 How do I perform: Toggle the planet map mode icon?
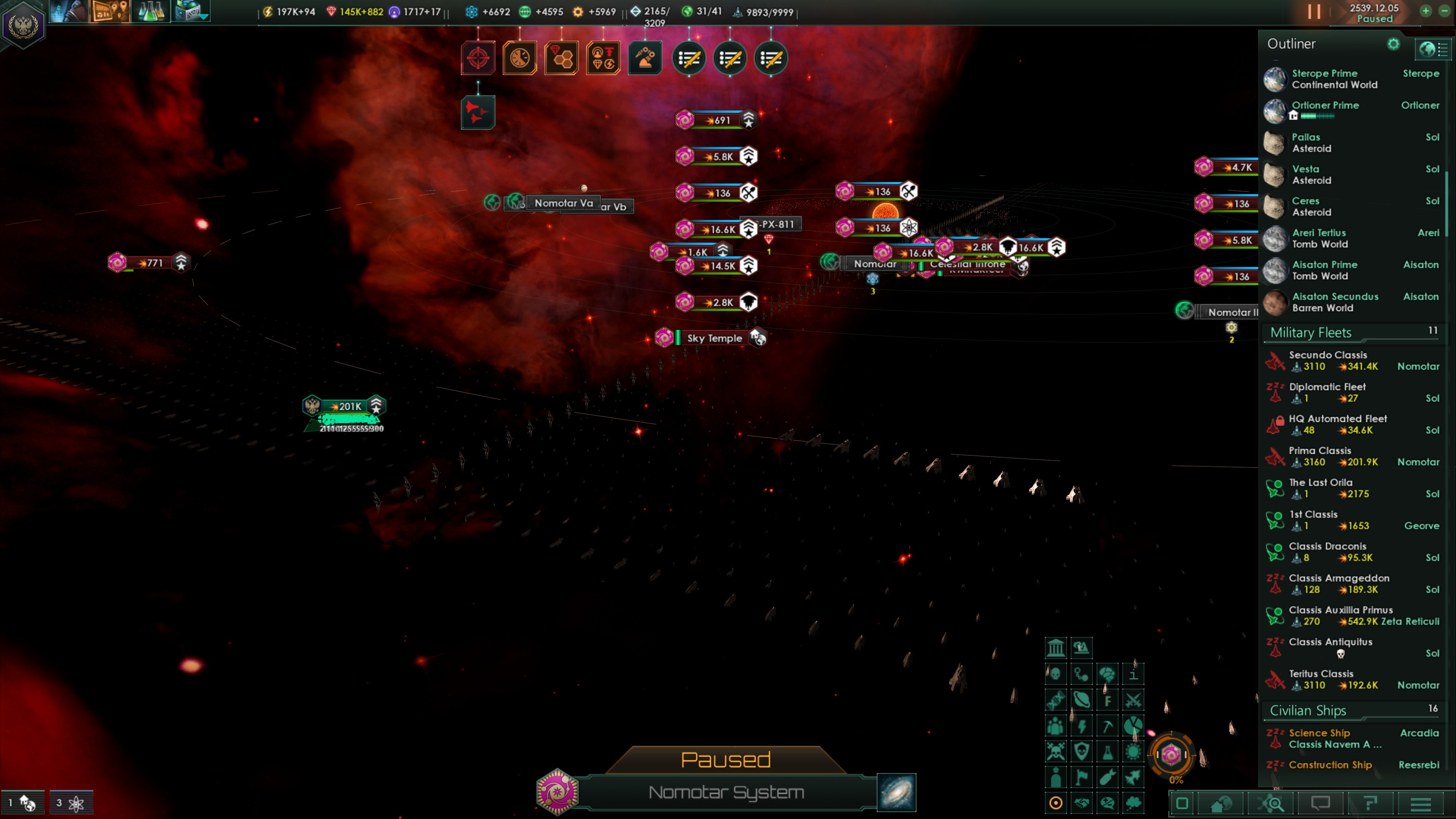[1081, 700]
